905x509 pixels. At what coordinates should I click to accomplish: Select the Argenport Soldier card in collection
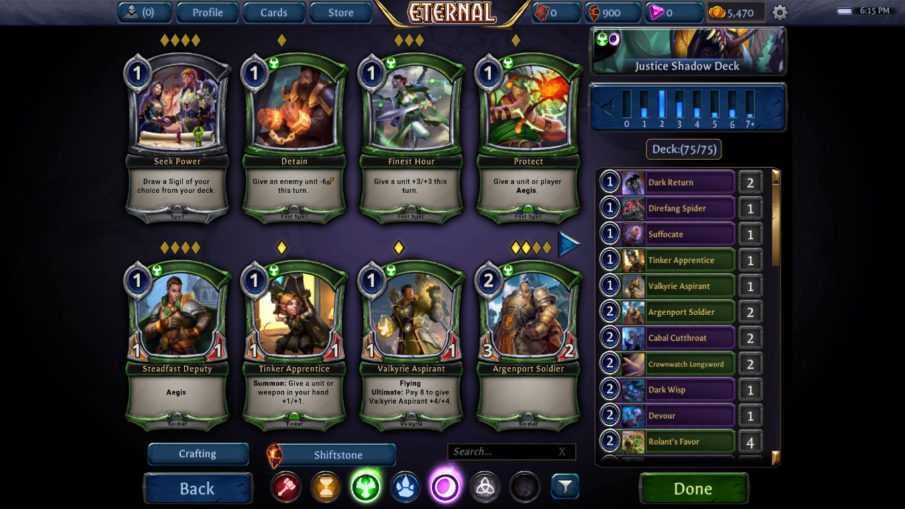528,343
